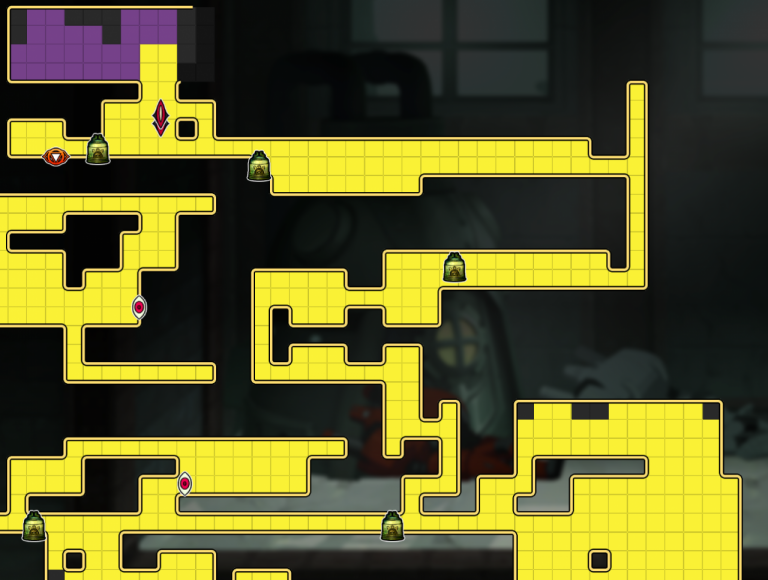Click the crimson diamond map marker
768x580 pixels.
160,117
